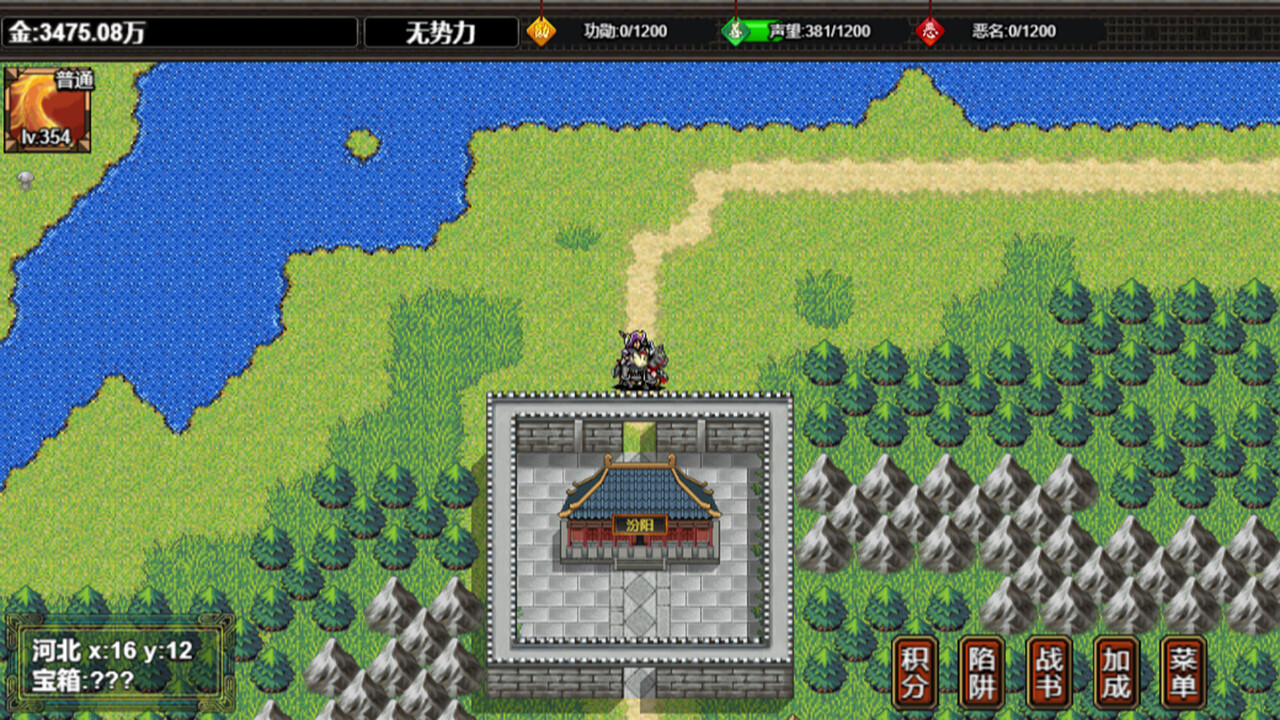This screenshot has height=720, width=1280.
Task: Open the lv.354 character avatar portrait
Action: [47, 110]
